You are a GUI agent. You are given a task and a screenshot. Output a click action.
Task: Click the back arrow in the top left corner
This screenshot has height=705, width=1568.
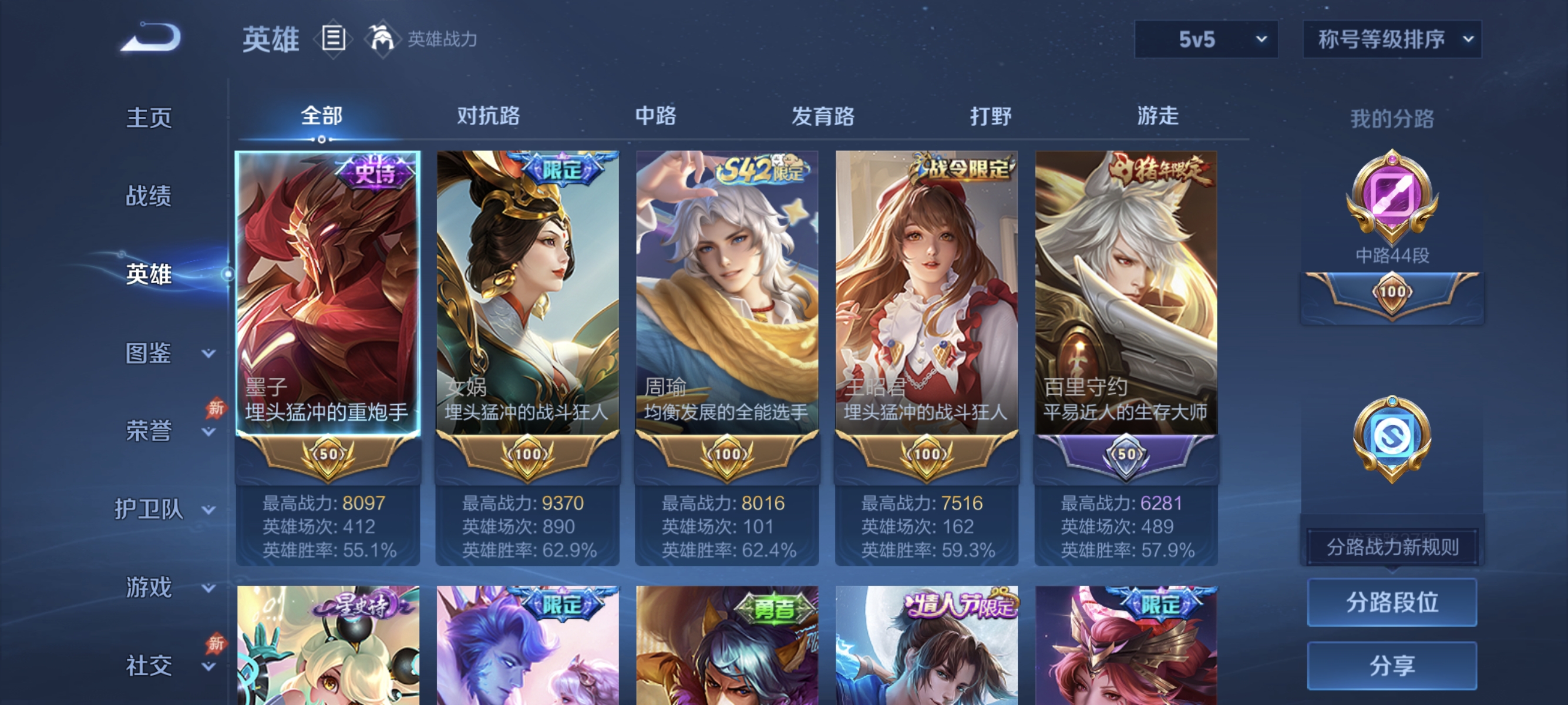(153, 38)
